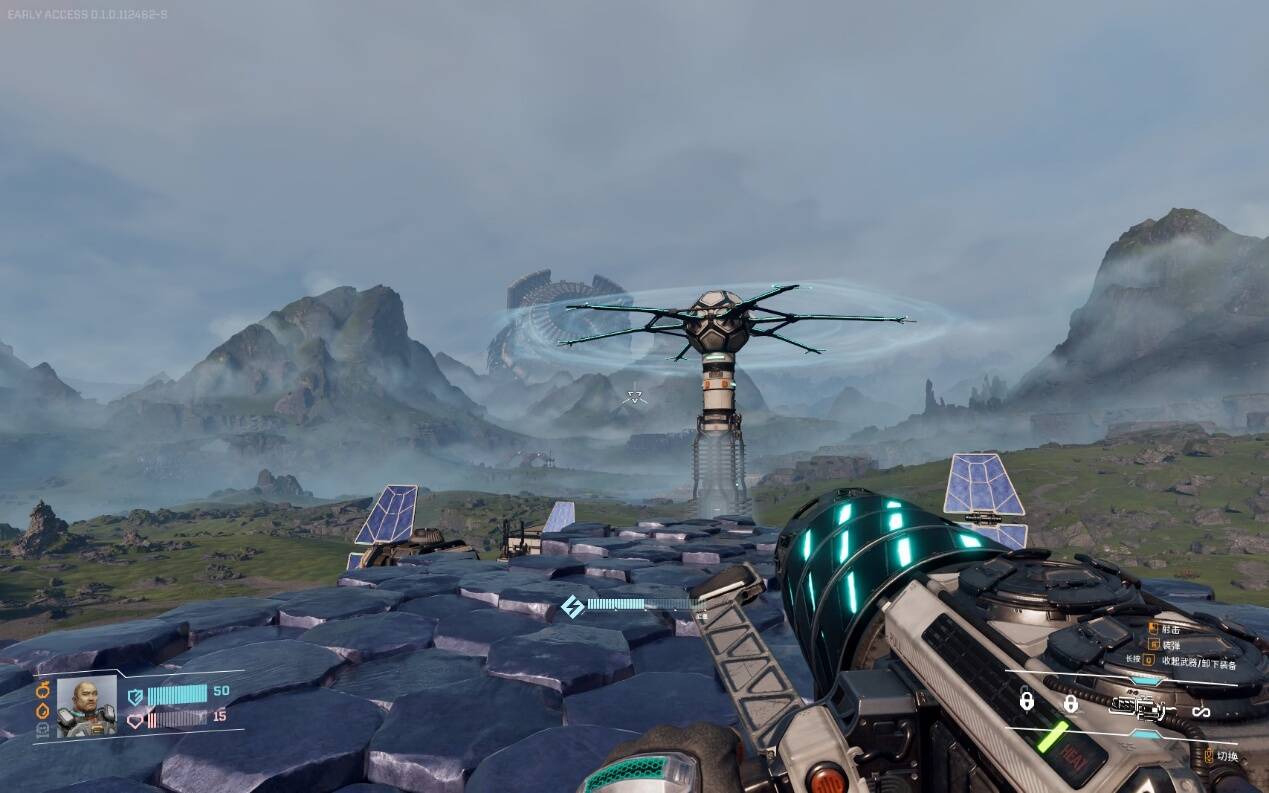This screenshot has width=1269, height=793.
Task: Click the bald soldier character portrait
Action: [x=86, y=706]
